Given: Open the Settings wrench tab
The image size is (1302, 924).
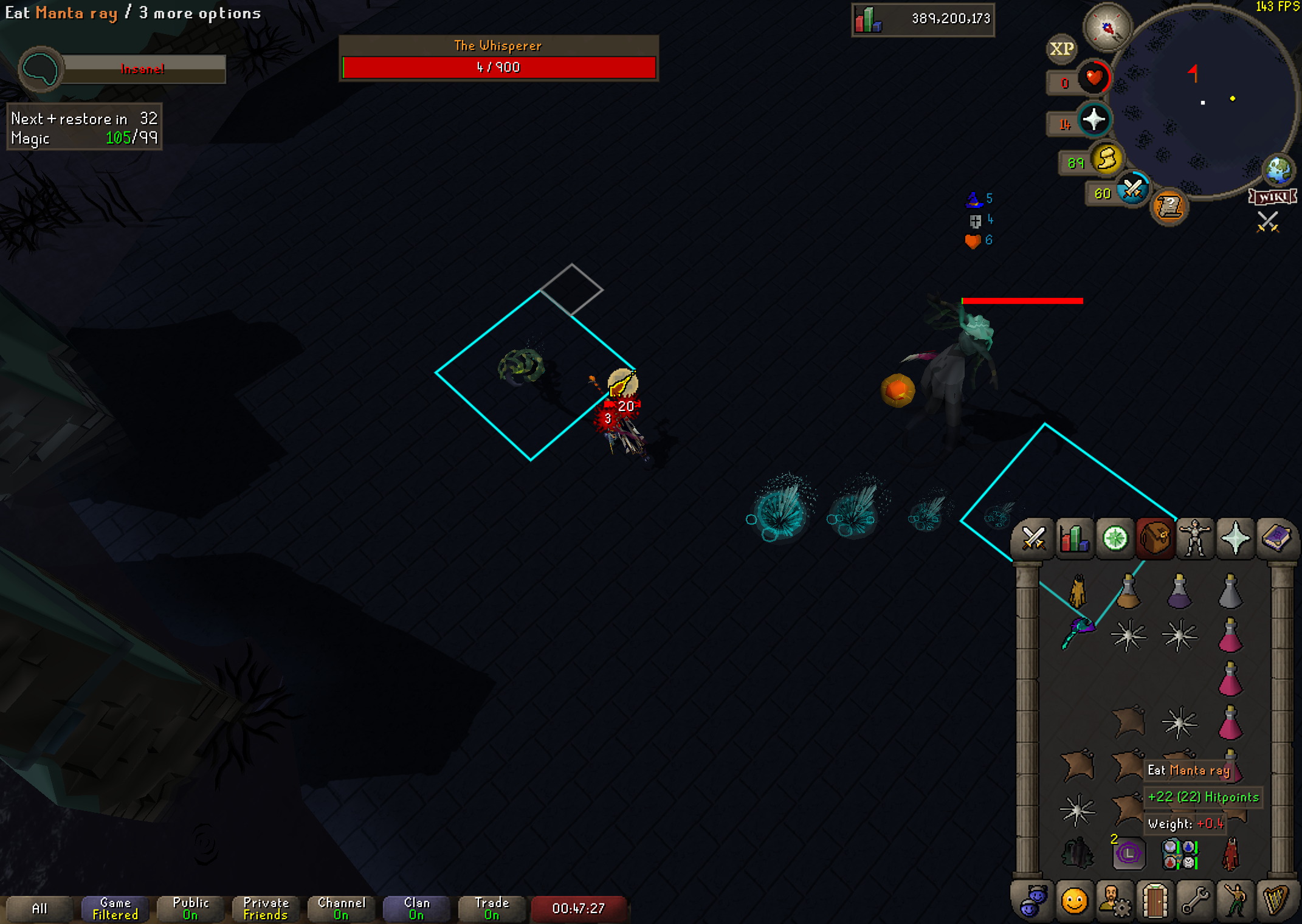Looking at the screenshot, I should pyautogui.click(x=1194, y=900).
